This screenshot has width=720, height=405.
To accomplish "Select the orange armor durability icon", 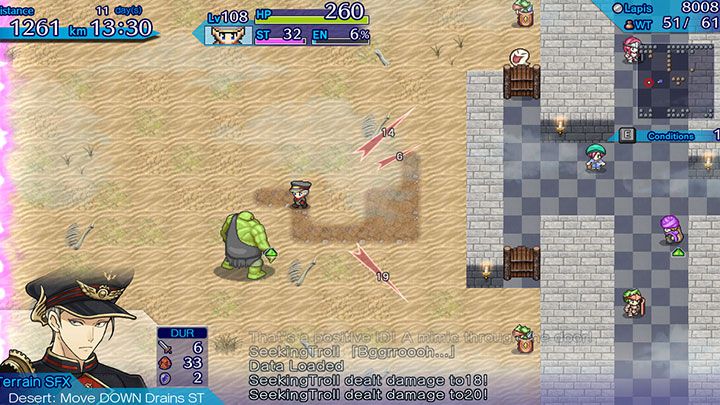I will (167, 362).
